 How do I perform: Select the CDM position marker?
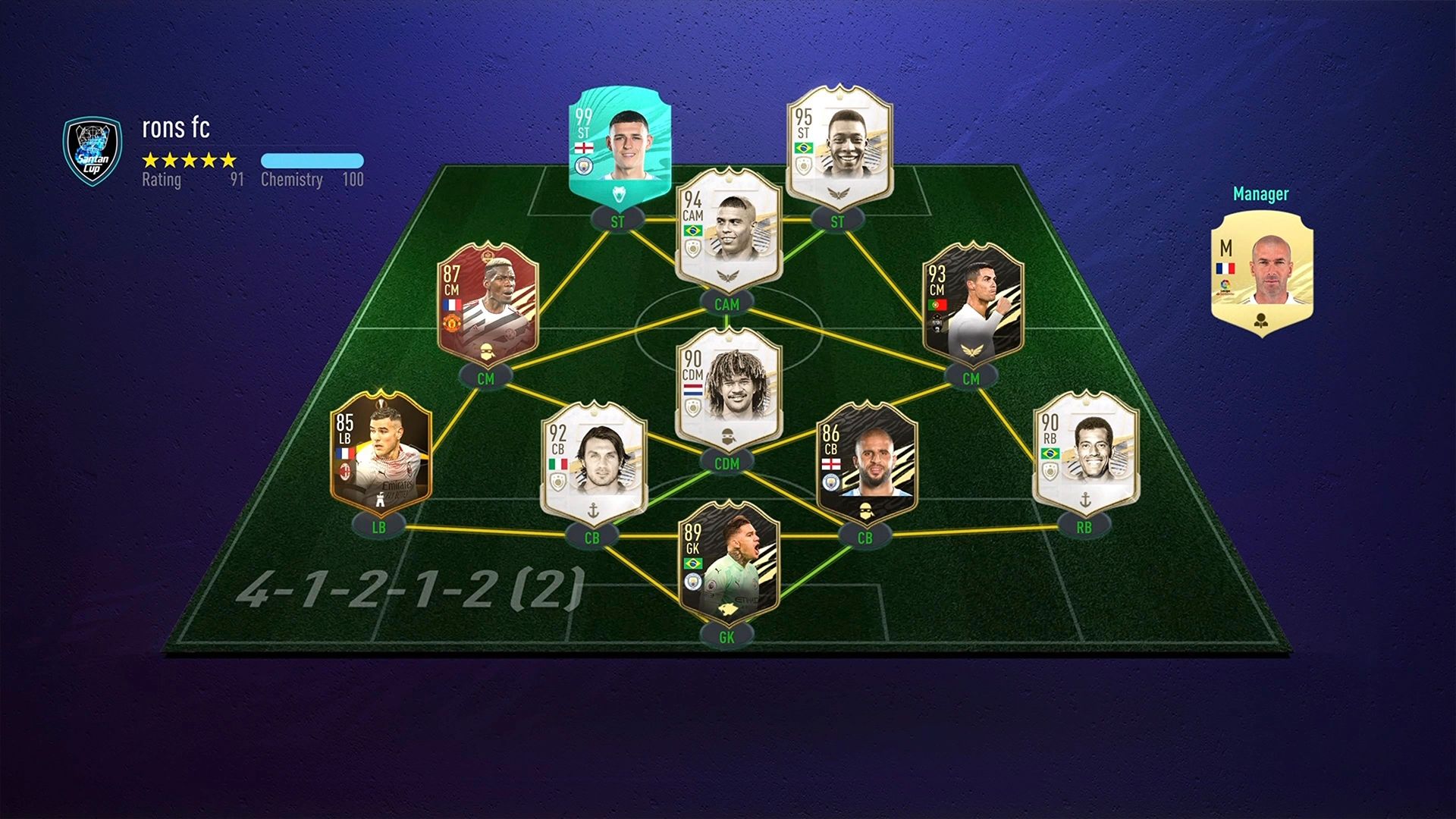tap(728, 461)
